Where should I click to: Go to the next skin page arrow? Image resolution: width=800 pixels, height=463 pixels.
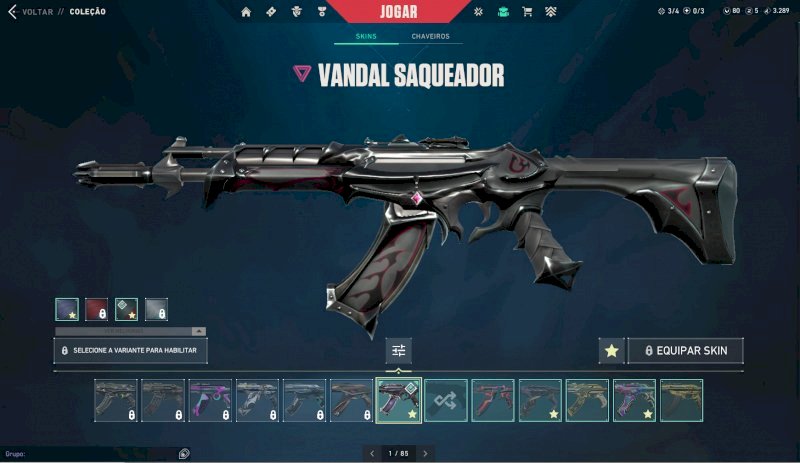click(425, 453)
